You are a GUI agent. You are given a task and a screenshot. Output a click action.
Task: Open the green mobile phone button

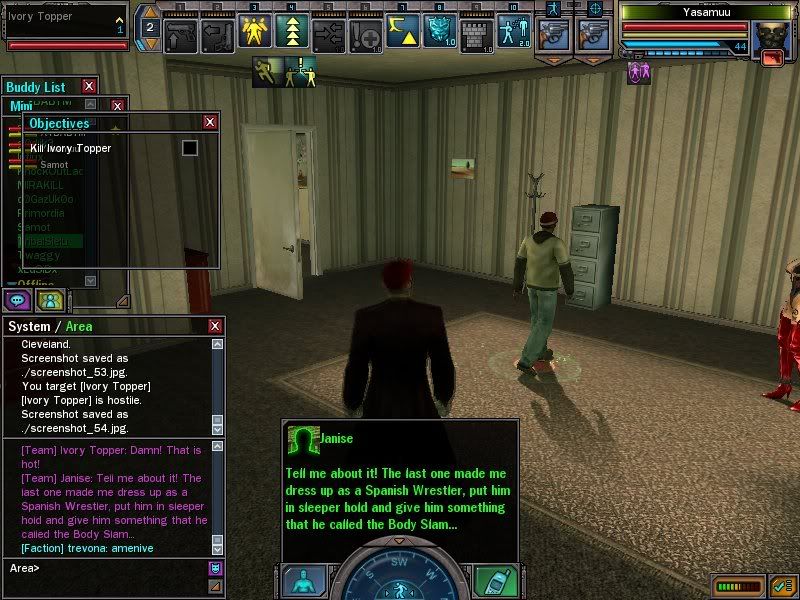(494, 581)
